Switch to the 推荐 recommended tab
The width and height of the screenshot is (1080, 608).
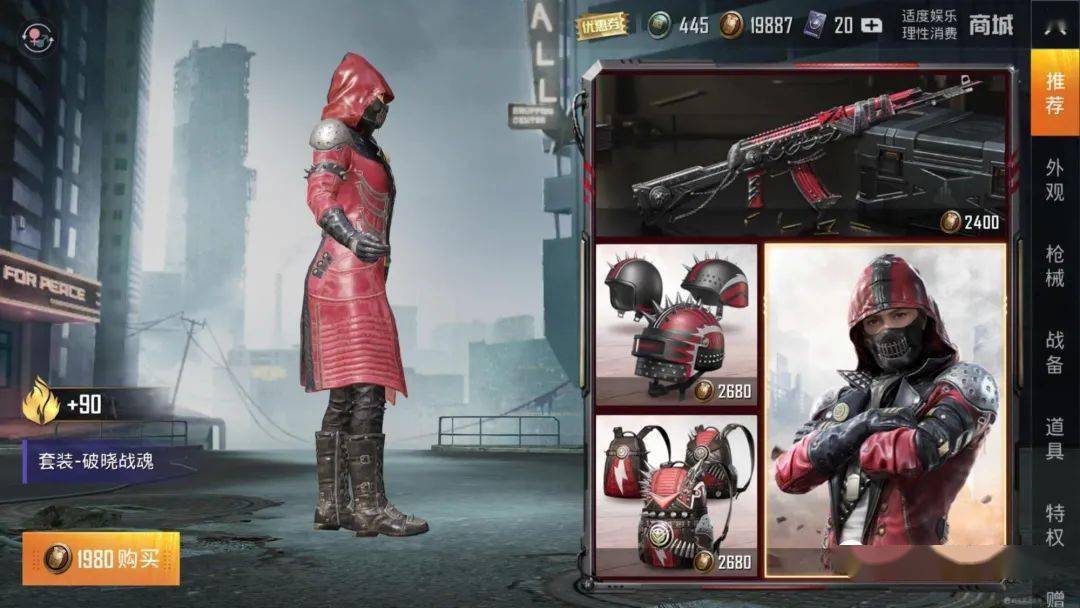click(1055, 92)
